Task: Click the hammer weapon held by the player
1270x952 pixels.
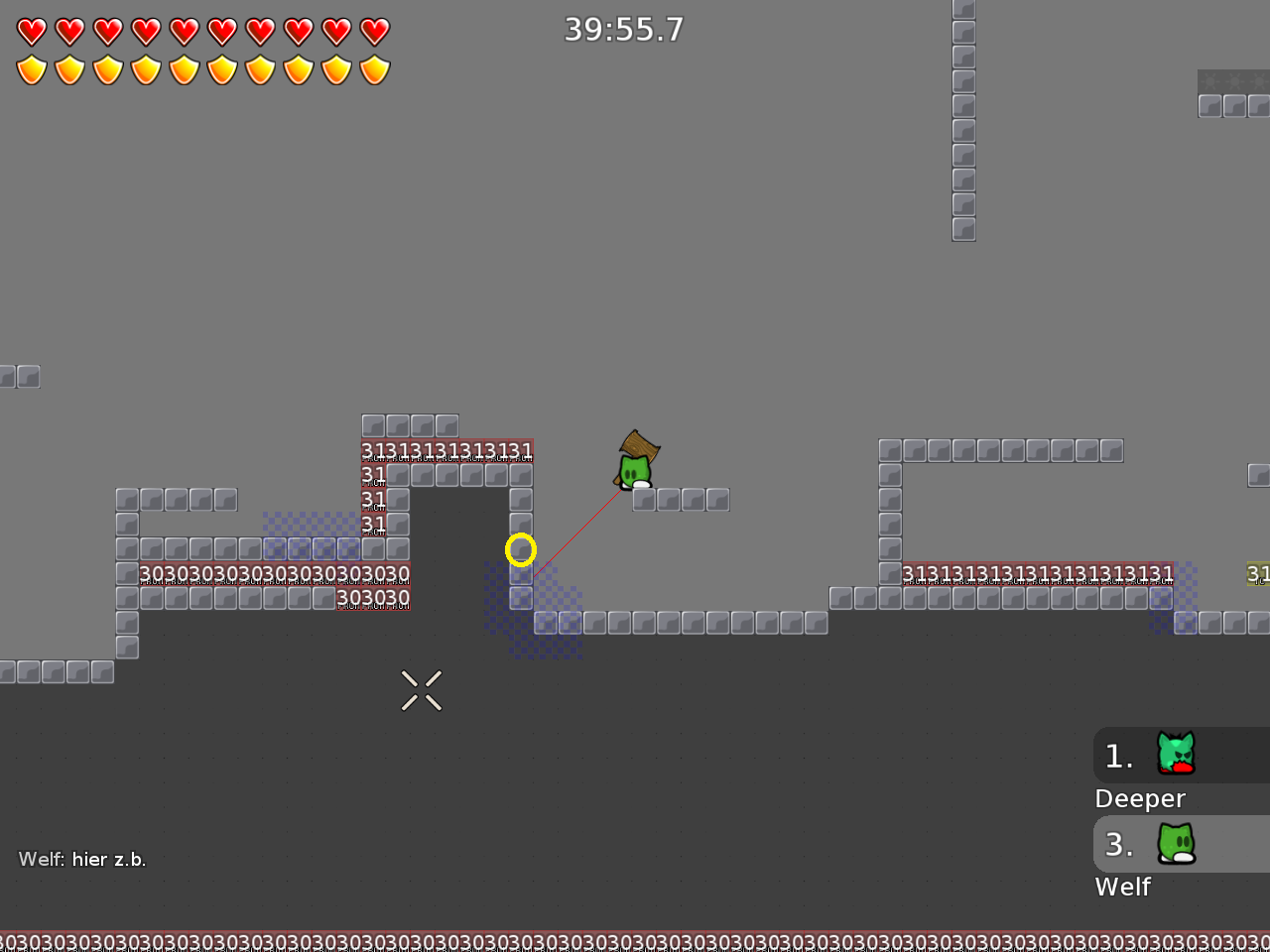Action: (x=641, y=448)
